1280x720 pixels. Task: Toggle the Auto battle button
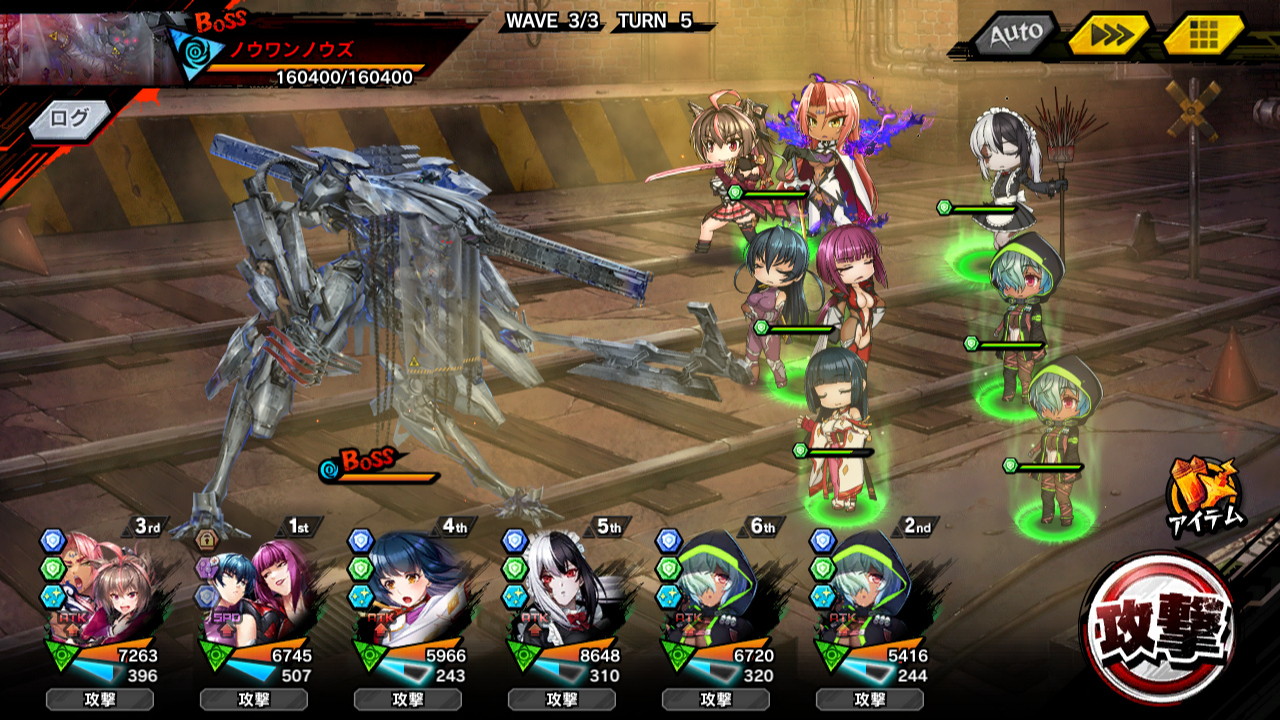[x=1014, y=37]
